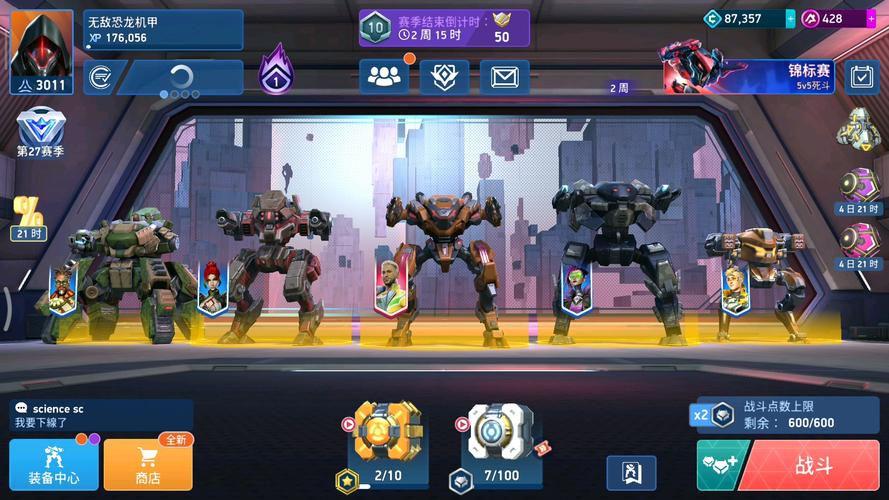Open the daily tasks calendar icon
889x500 pixels.
click(x=861, y=77)
